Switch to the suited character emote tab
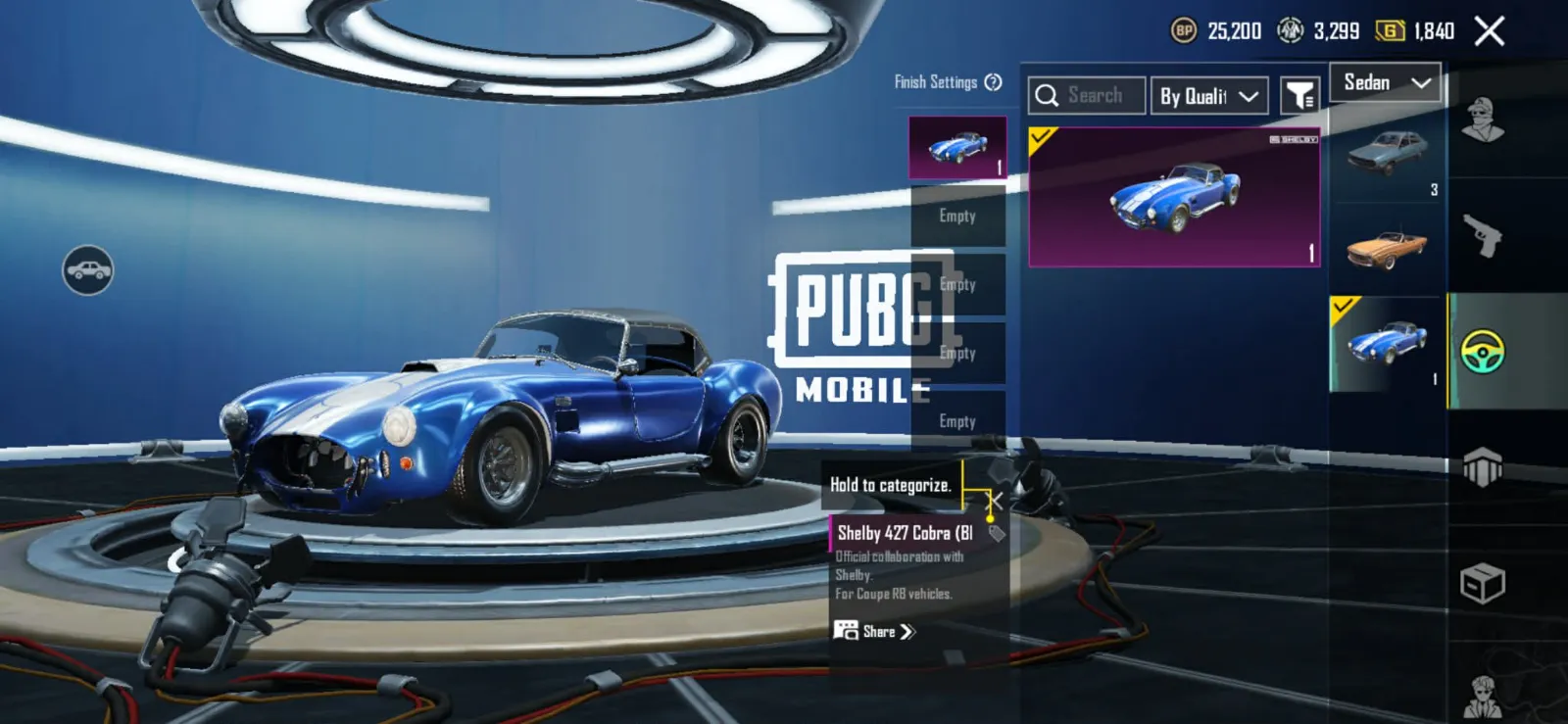The width and height of the screenshot is (1568, 724). 1483,695
